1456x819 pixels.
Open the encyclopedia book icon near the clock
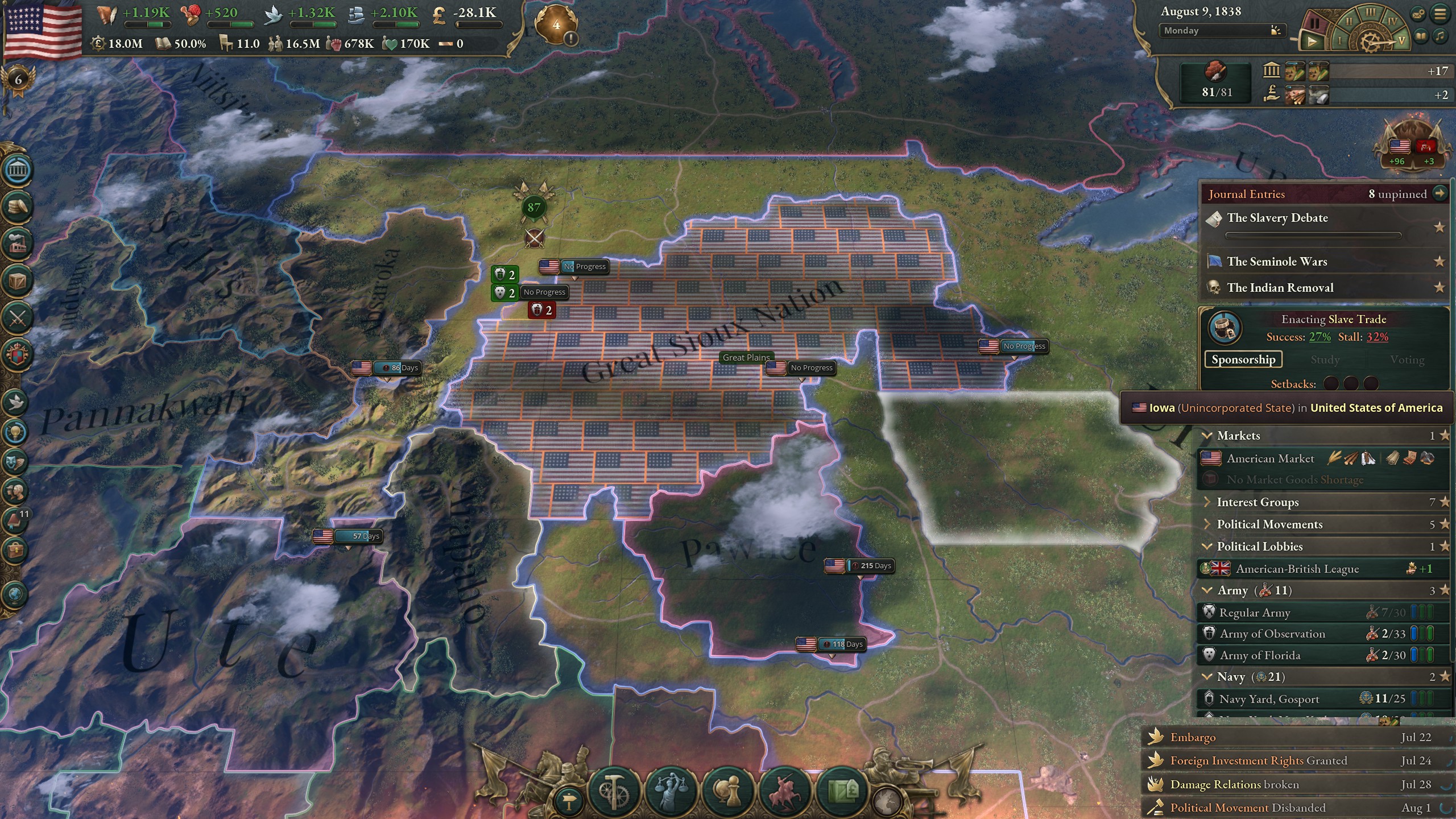click(x=1421, y=36)
